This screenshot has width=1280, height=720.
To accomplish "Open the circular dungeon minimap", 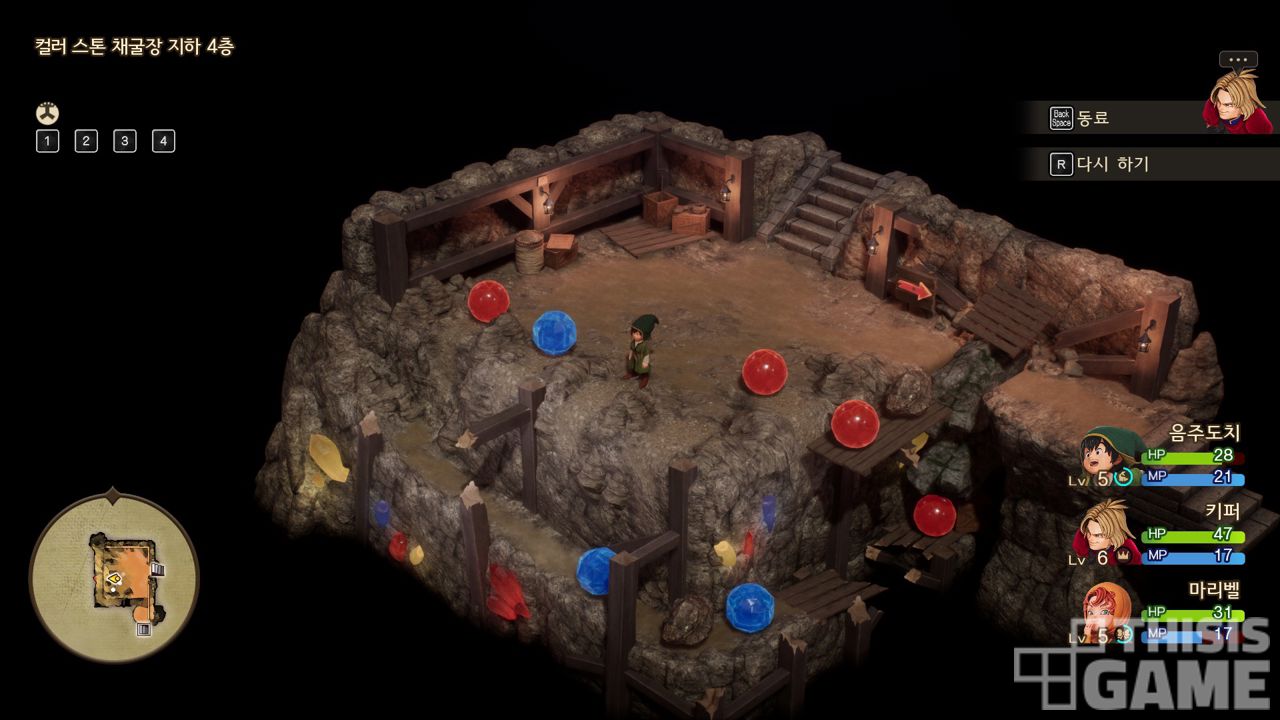I will tap(114, 578).
